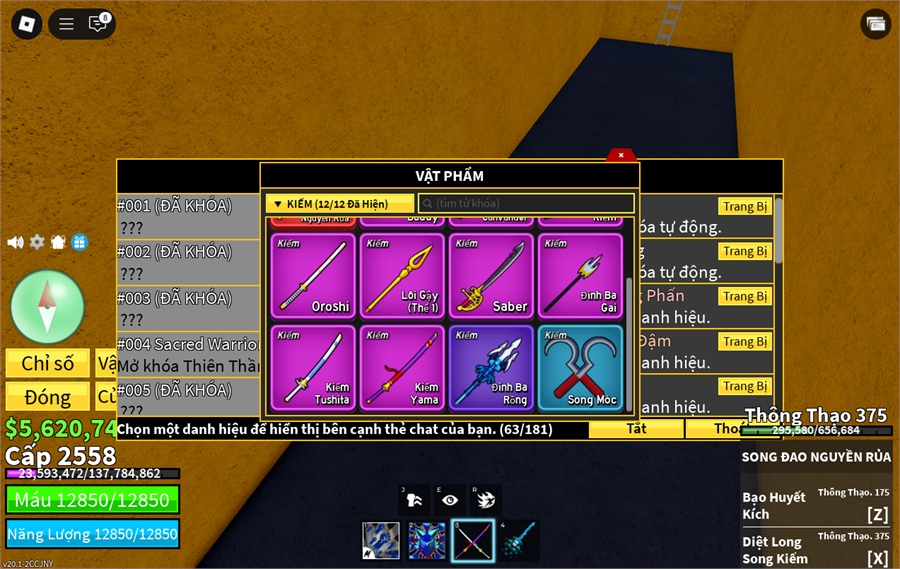The width and height of the screenshot is (900, 569).
Task: Choose the Saber sword item
Action: pos(491,275)
